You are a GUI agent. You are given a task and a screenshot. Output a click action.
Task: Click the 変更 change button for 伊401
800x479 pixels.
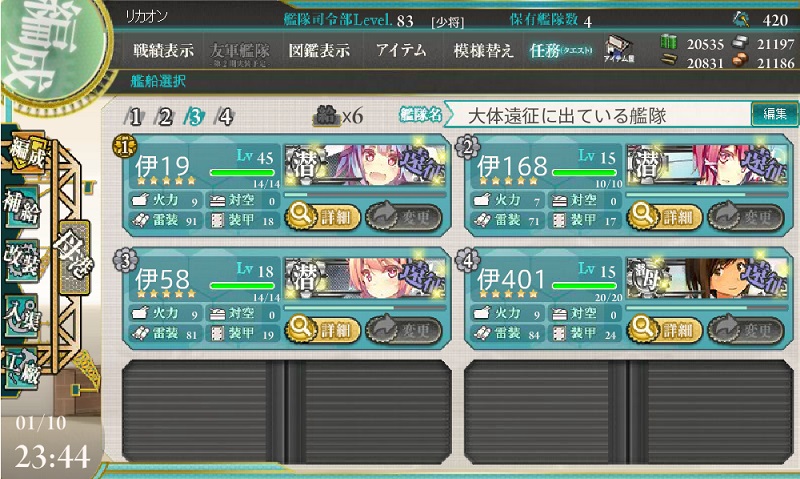(x=746, y=329)
